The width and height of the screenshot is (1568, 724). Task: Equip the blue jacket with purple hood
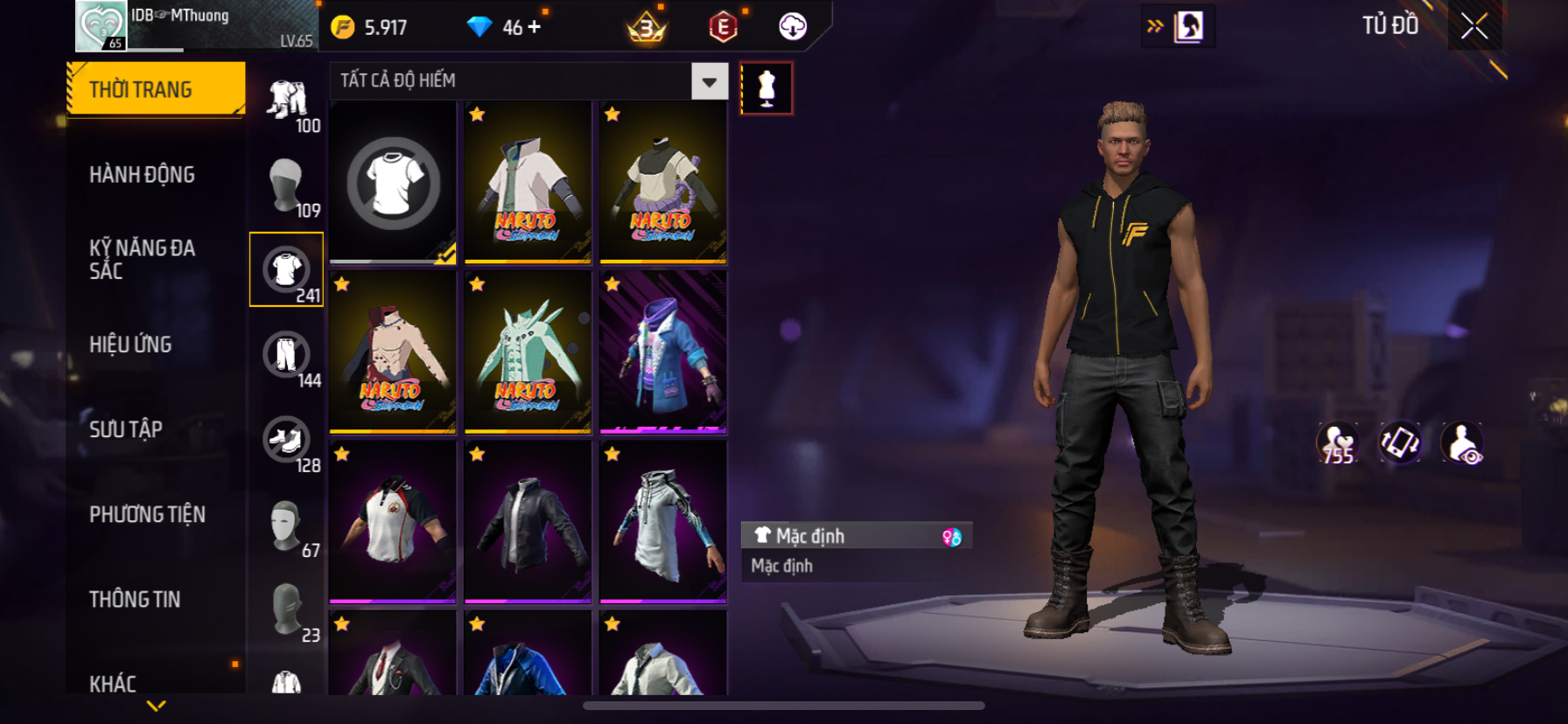tap(663, 352)
